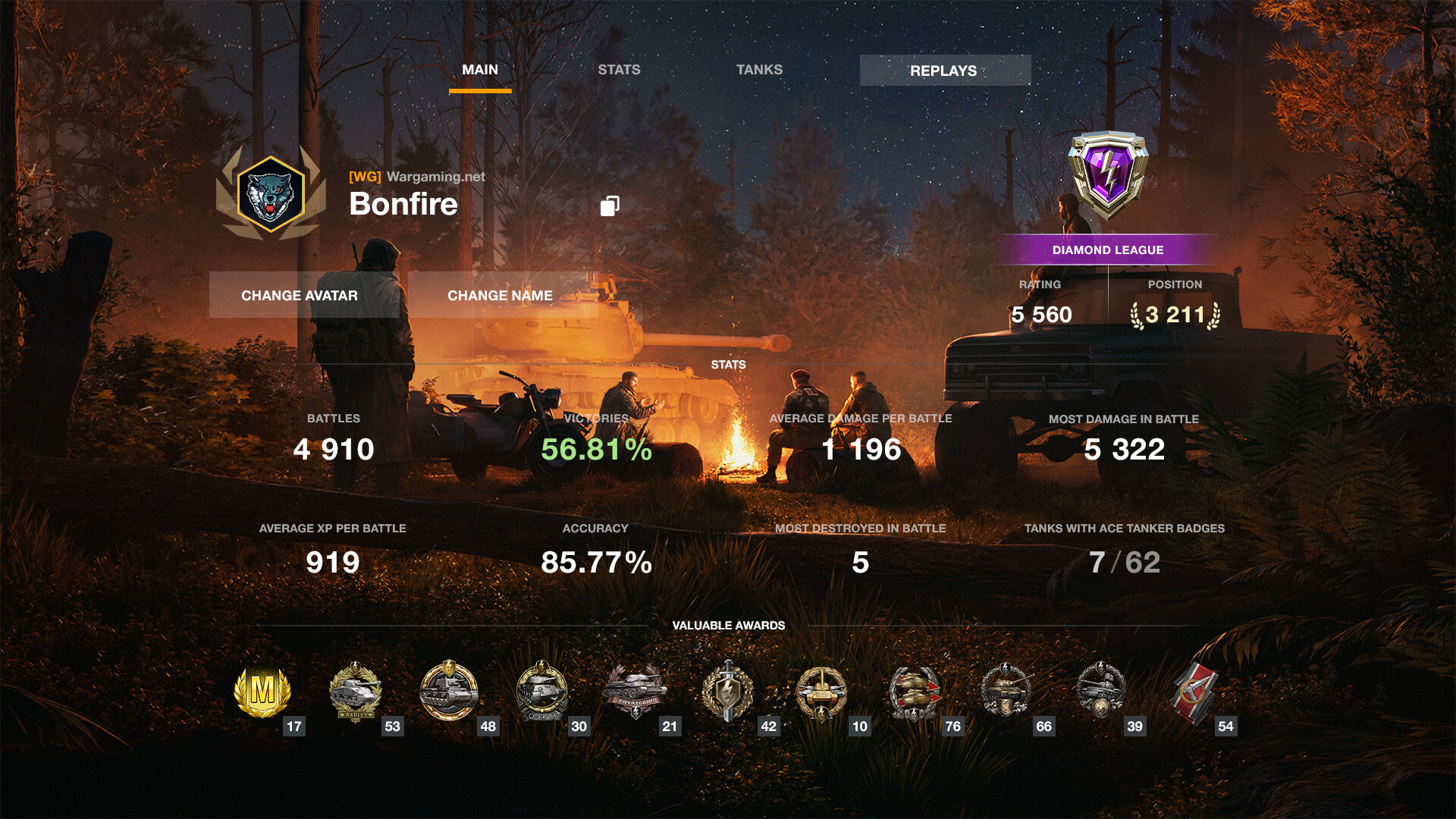Image resolution: width=1456 pixels, height=819 pixels.
Task: Show the TANKS tab
Action: click(x=759, y=70)
